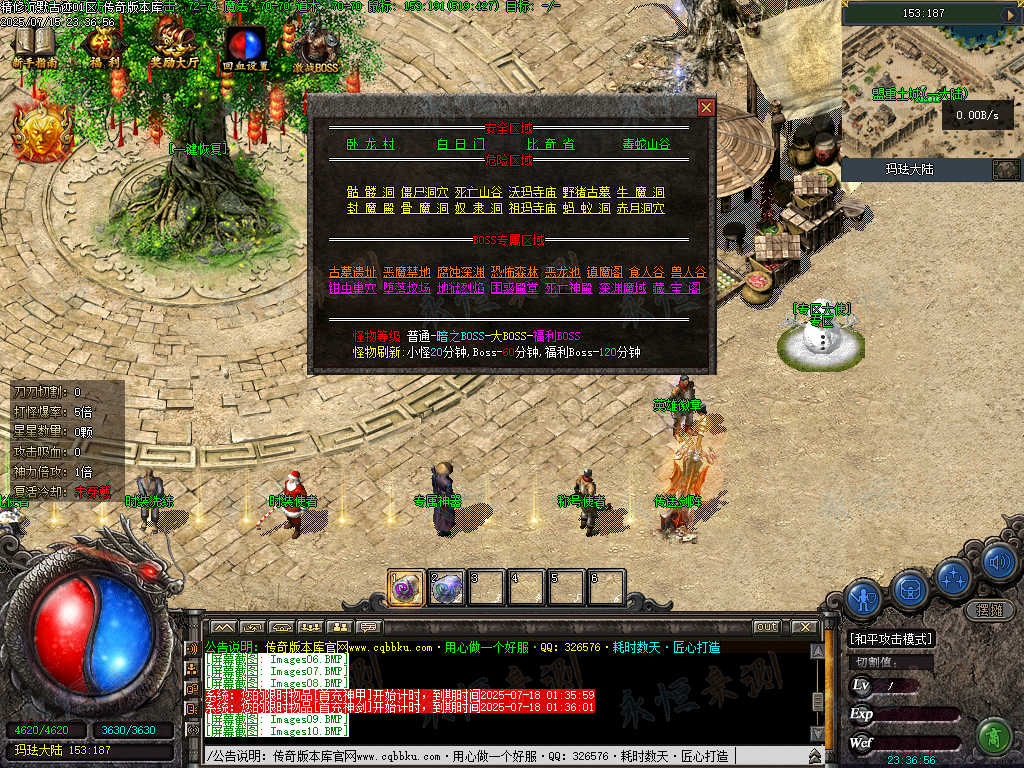Click the chat panel's out button

point(766,627)
